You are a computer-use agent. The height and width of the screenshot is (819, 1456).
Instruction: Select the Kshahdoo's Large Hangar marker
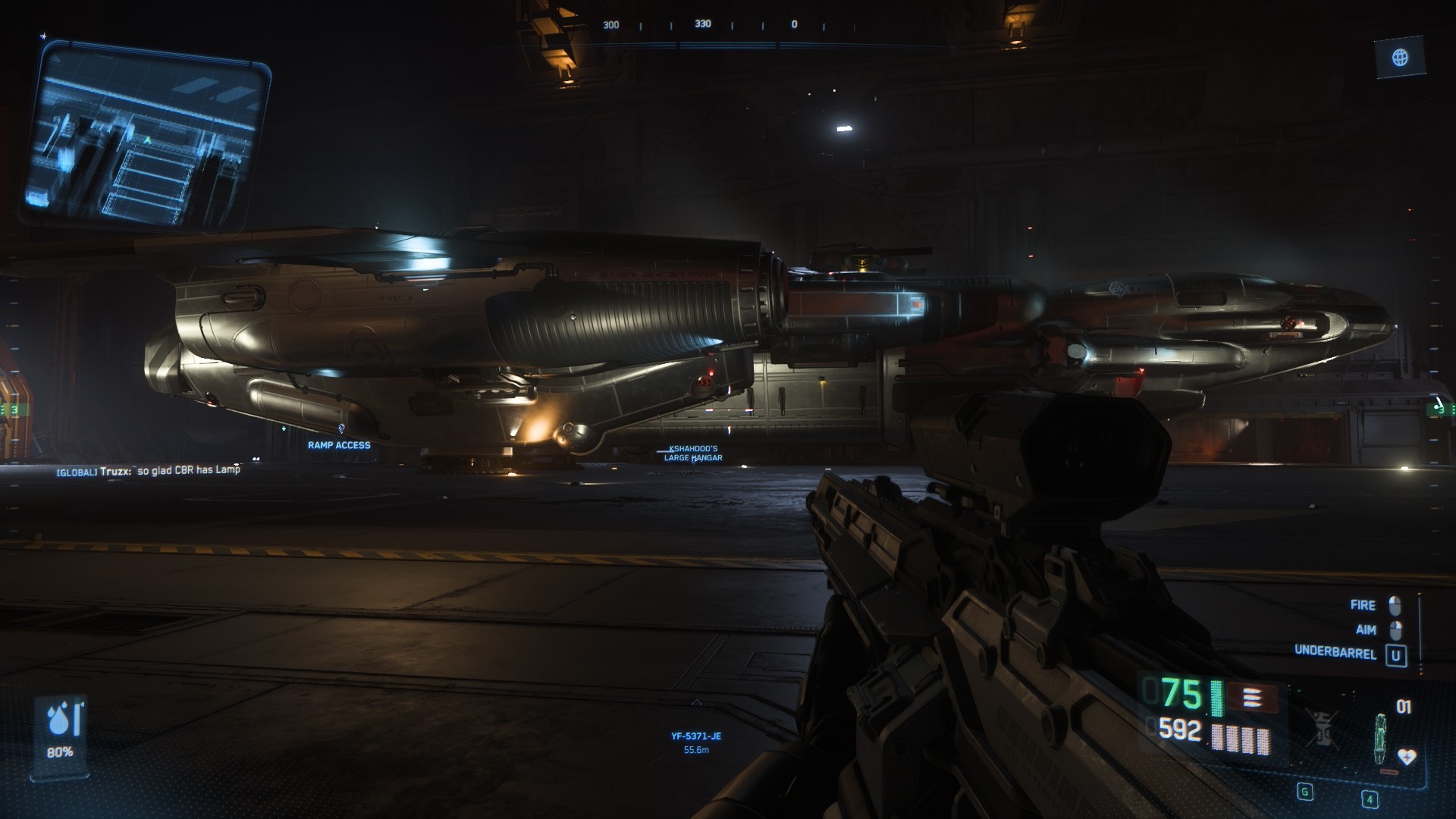(692, 453)
